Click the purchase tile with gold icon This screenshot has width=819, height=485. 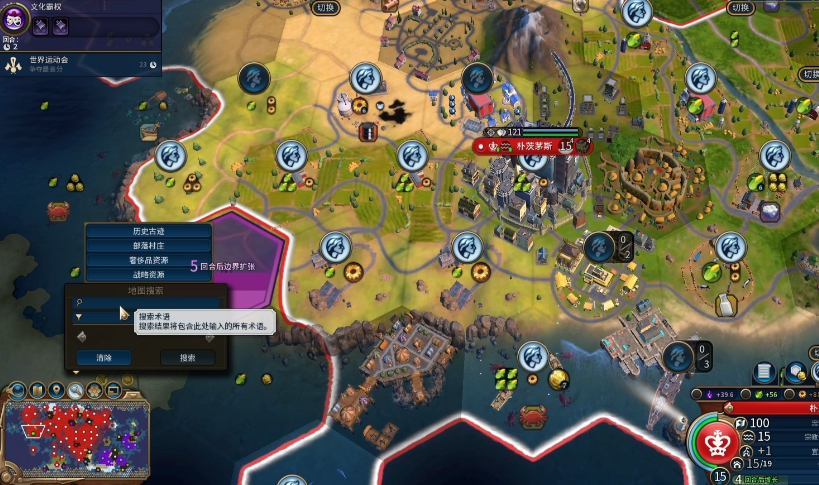797,372
